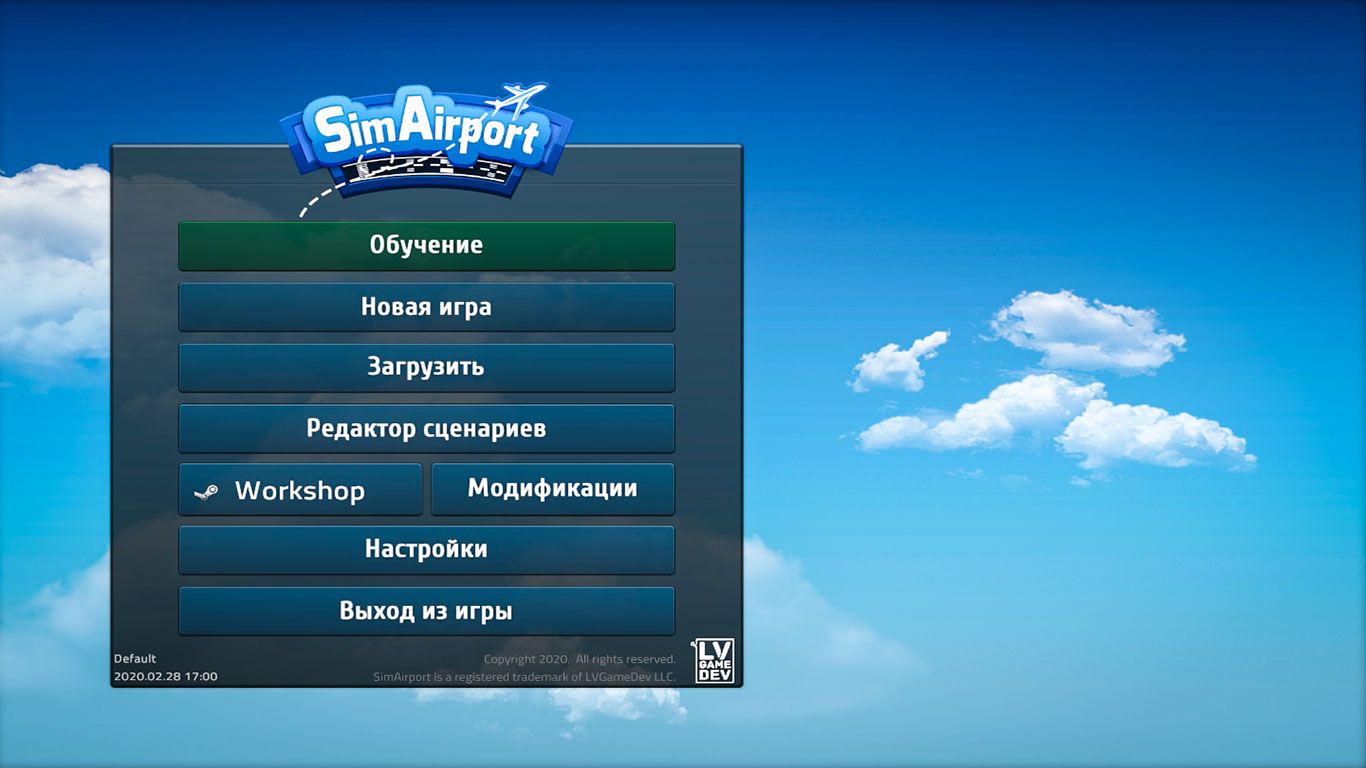Click the copyright notice text

(578, 659)
